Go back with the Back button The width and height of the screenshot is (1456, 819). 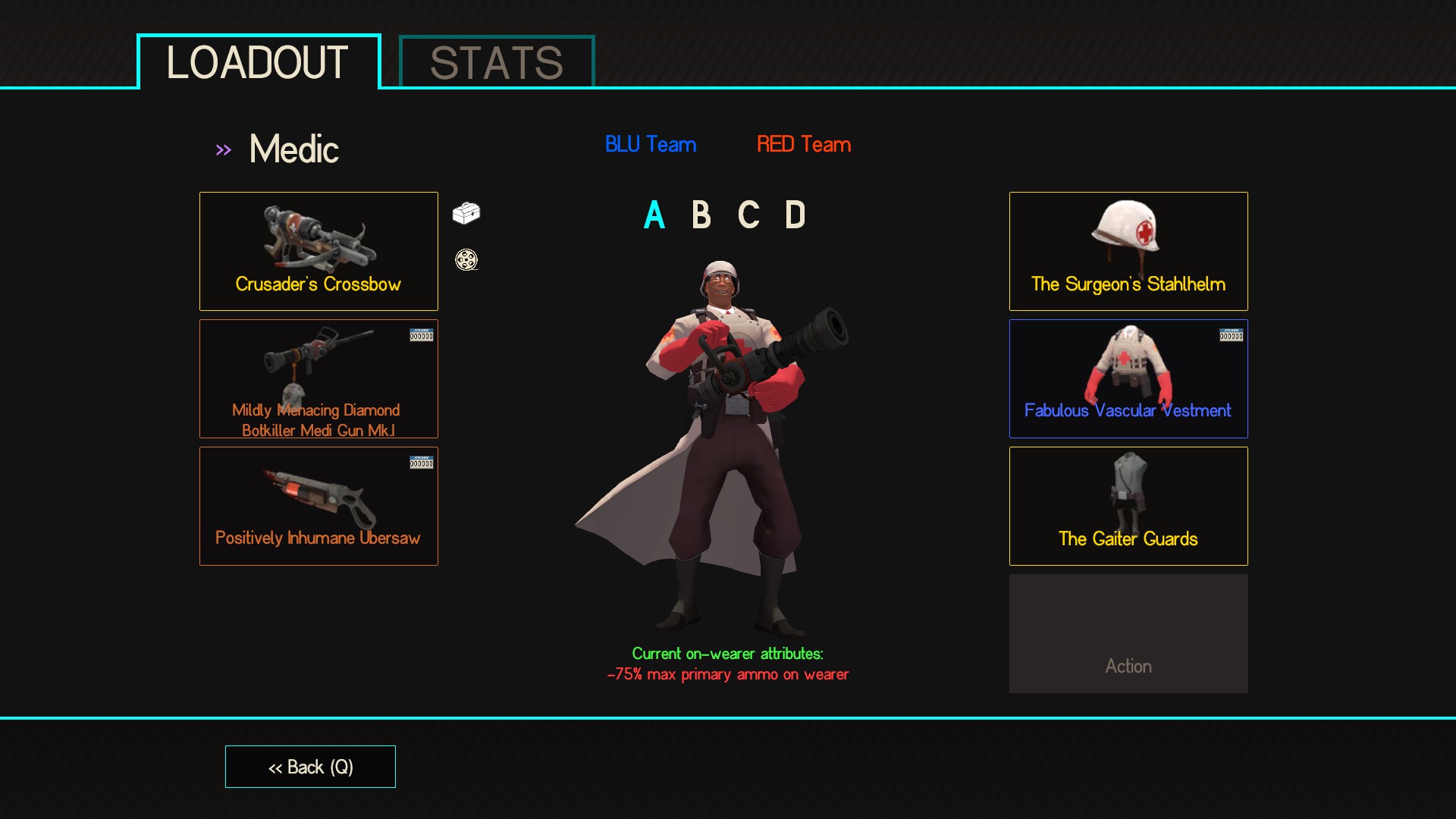coord(310,767)
